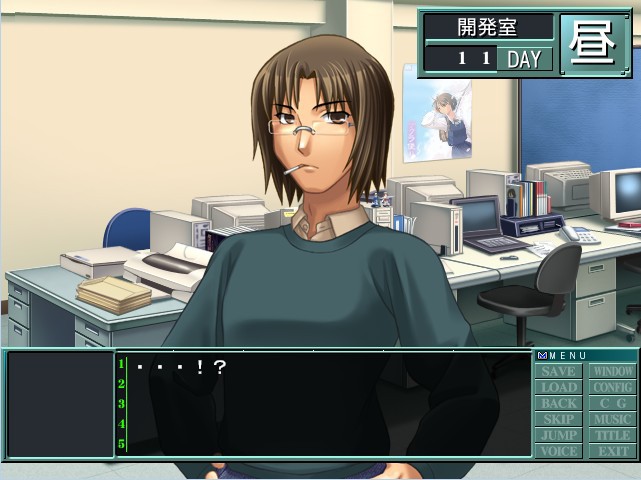
Task: Activate the SKIP button
Action: 560,419
